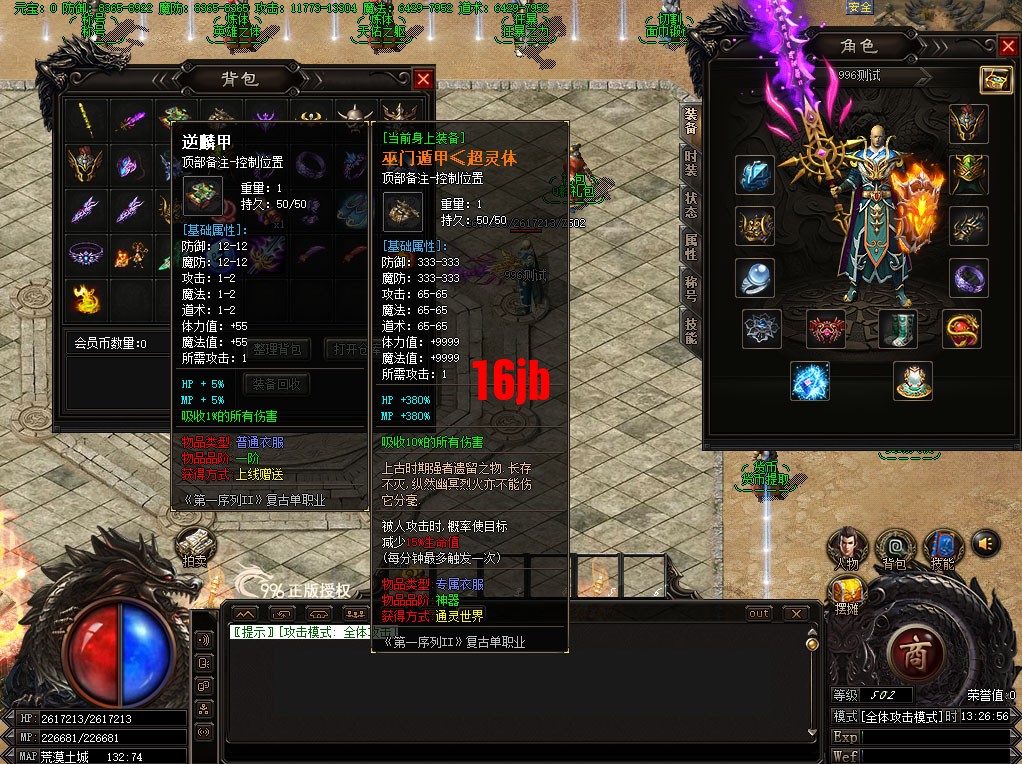This screenshot has width=1022, height=764.
Task: Select the golden sword in backpack
Action: click(x=85, y=121)
